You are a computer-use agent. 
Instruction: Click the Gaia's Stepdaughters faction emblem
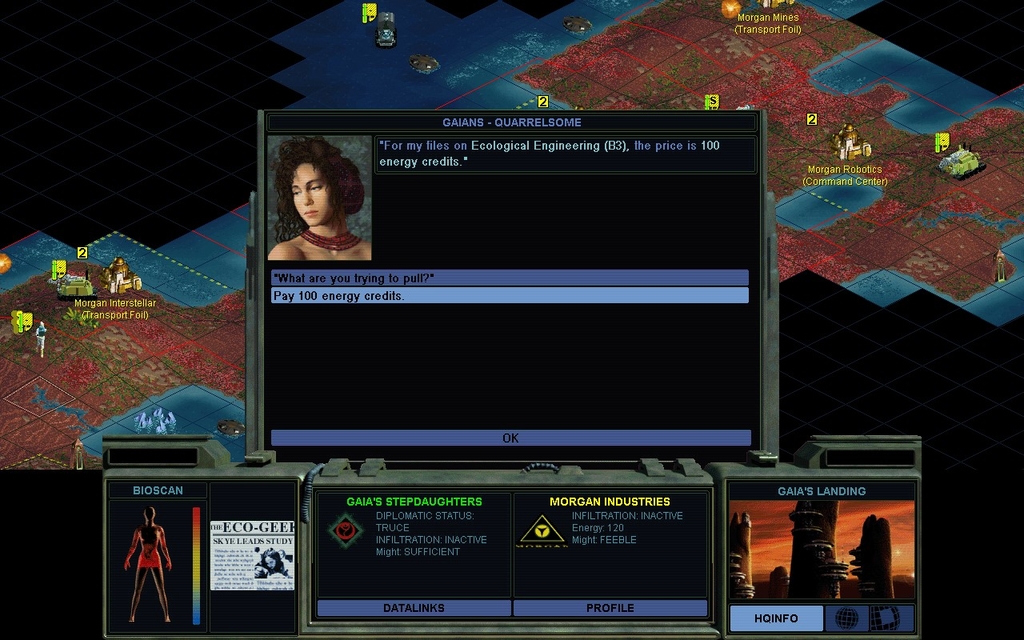click(345, 530)
